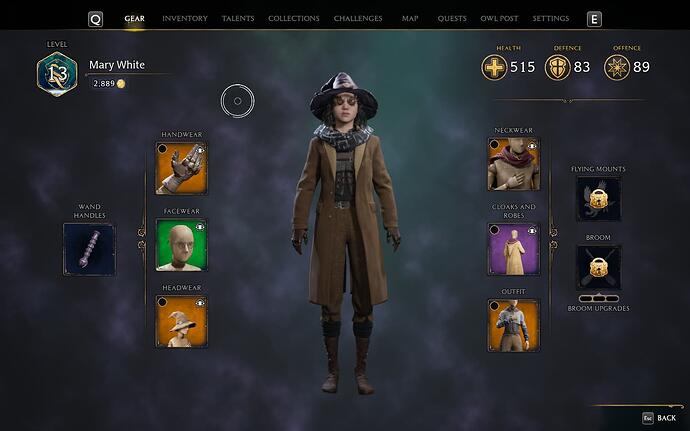
Task: Select the Cloaks and Robes slot
Action: 513,249
